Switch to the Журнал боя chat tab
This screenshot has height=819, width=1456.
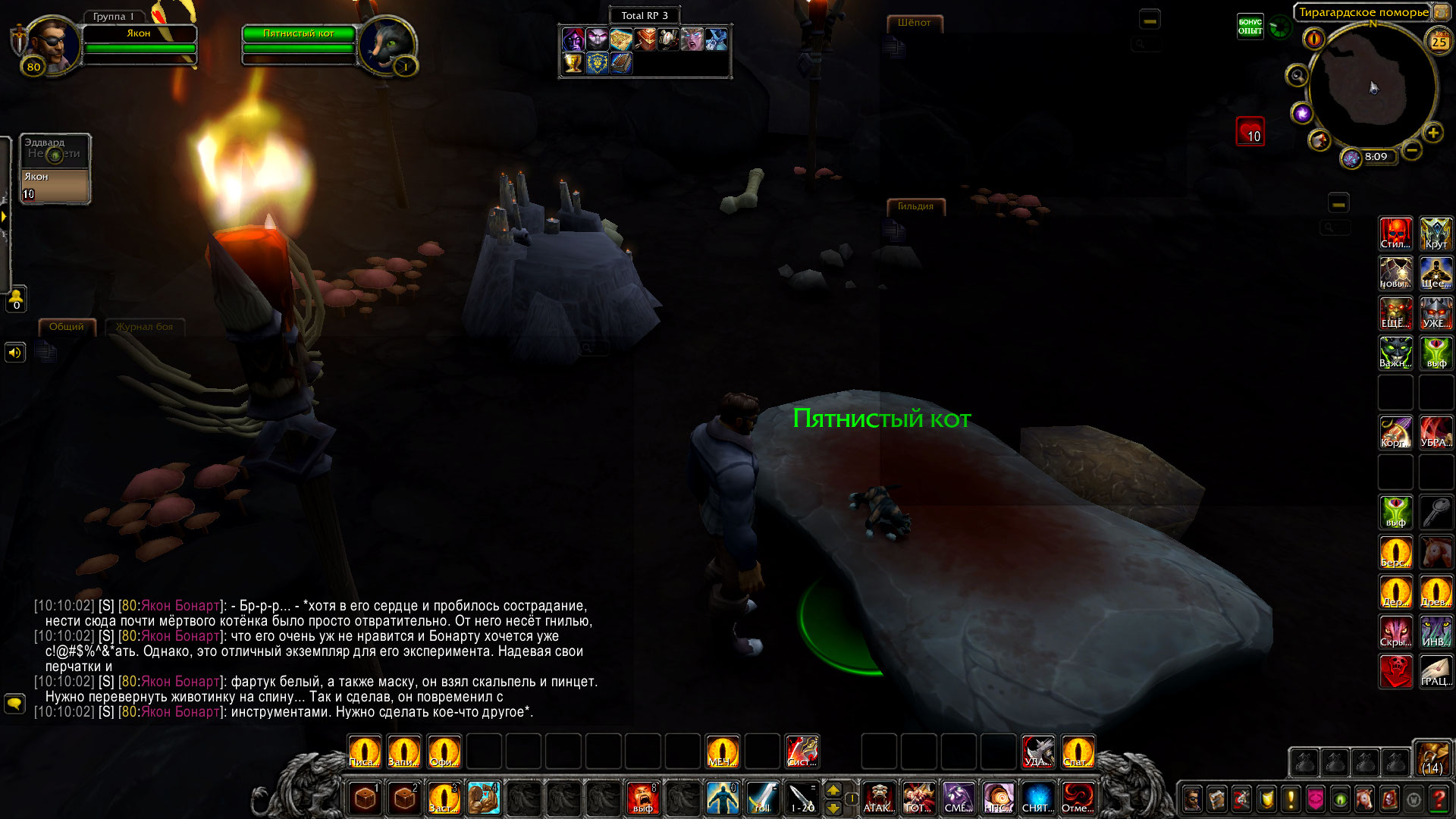(144, 327)
